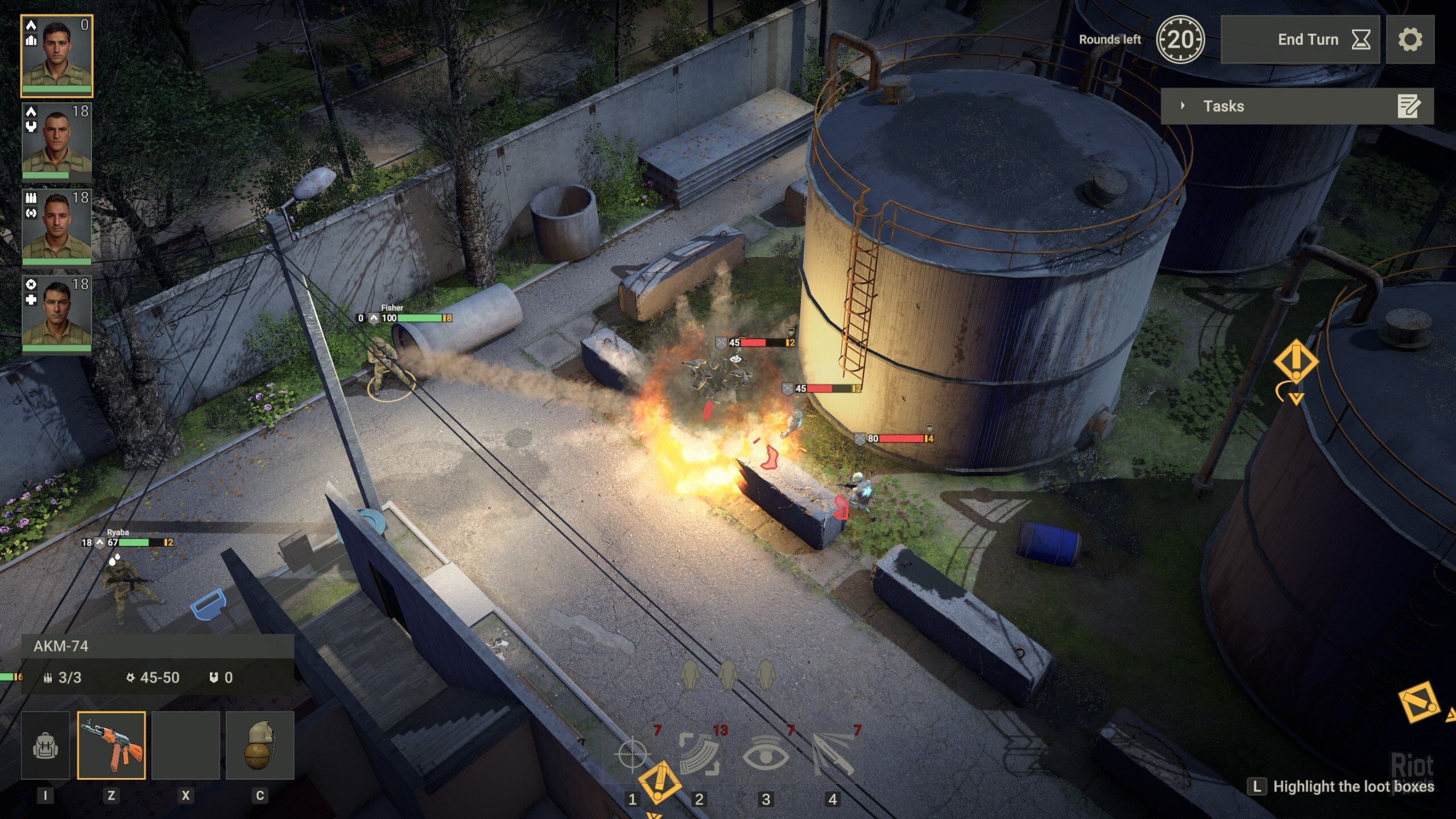Use the knife melee attack

coord(833,754)
